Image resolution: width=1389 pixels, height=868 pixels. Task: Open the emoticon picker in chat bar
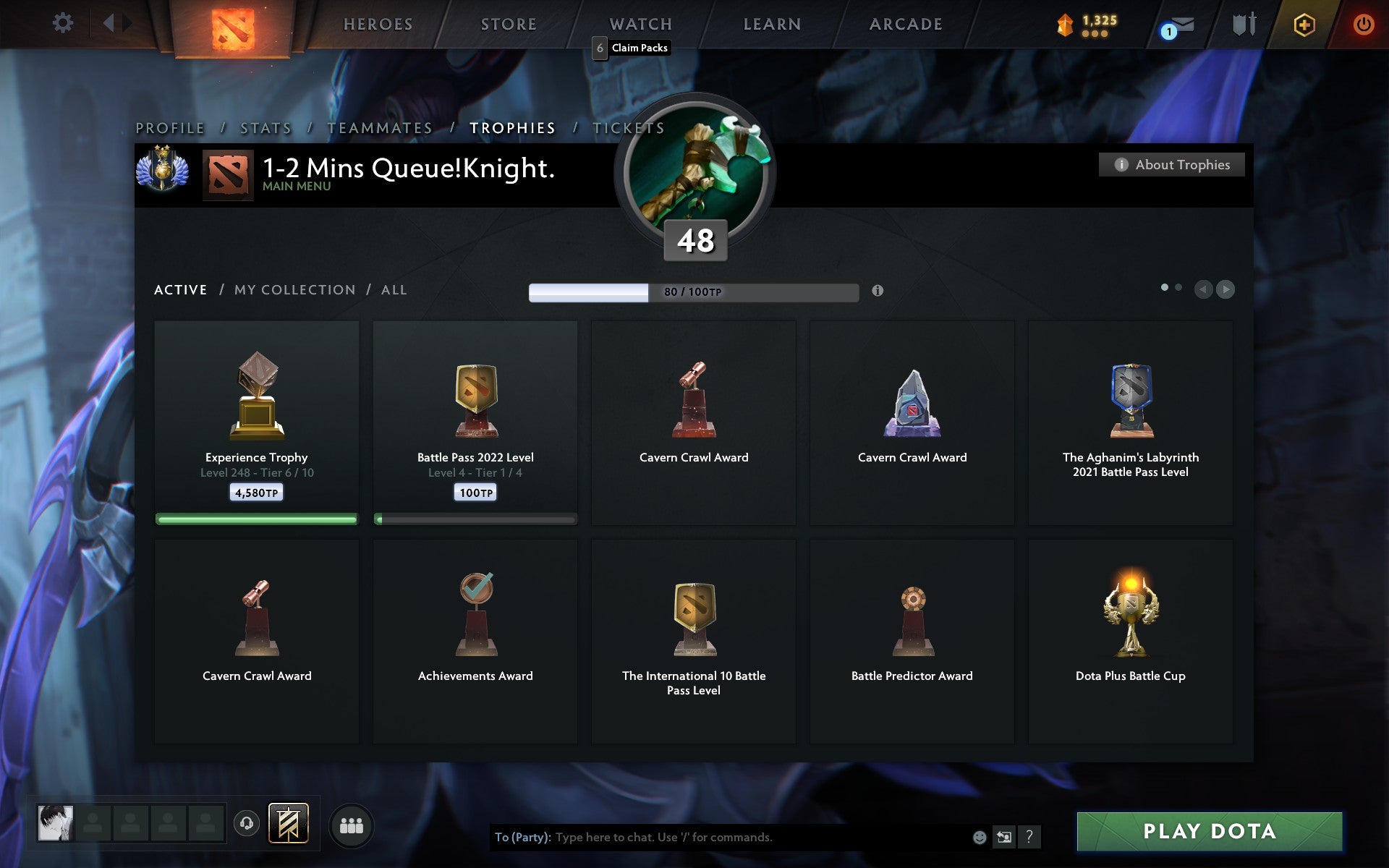tap(980, 838)
